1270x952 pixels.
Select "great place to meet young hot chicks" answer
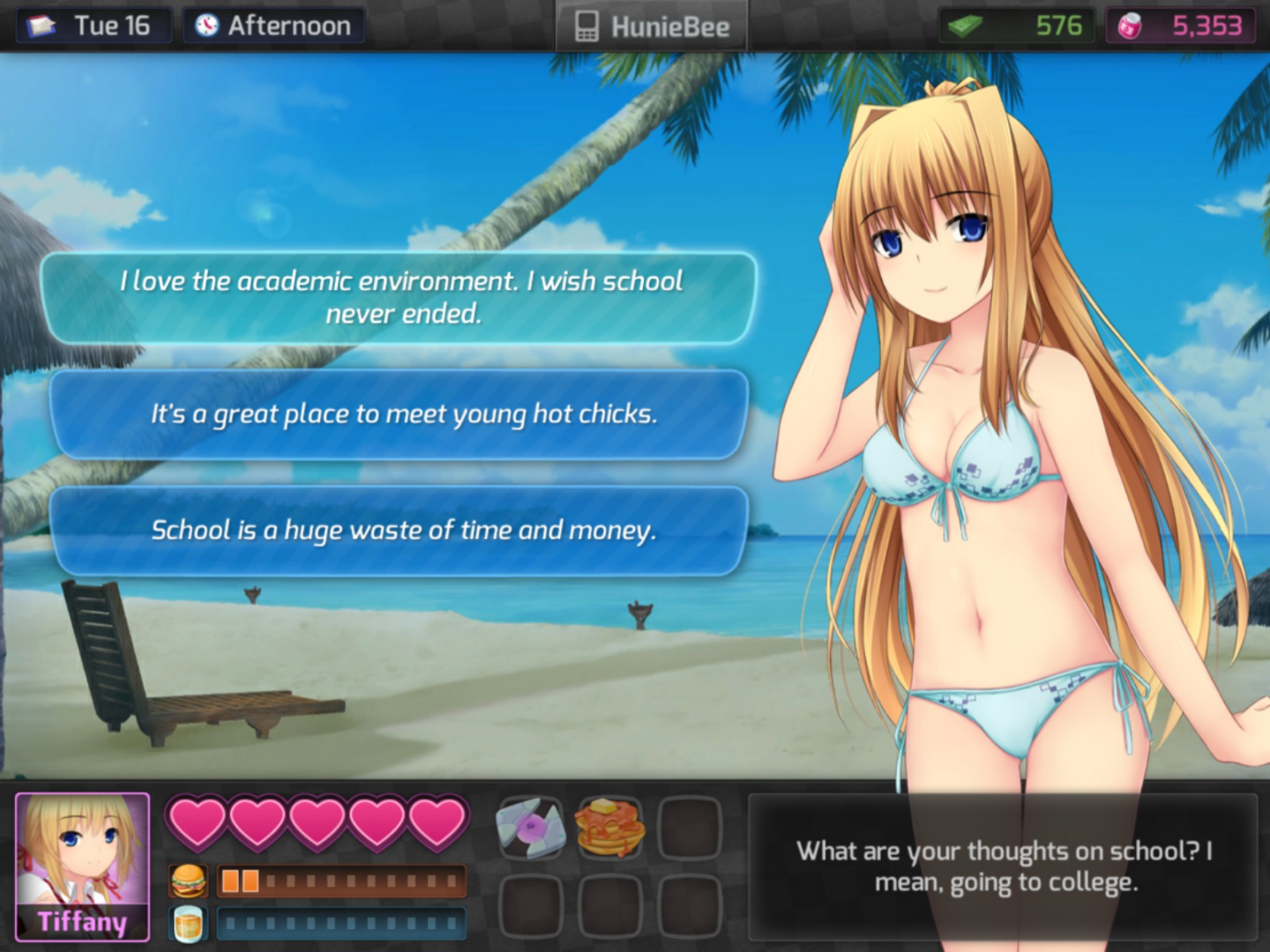pyautogui.click(x=400, y=414)
